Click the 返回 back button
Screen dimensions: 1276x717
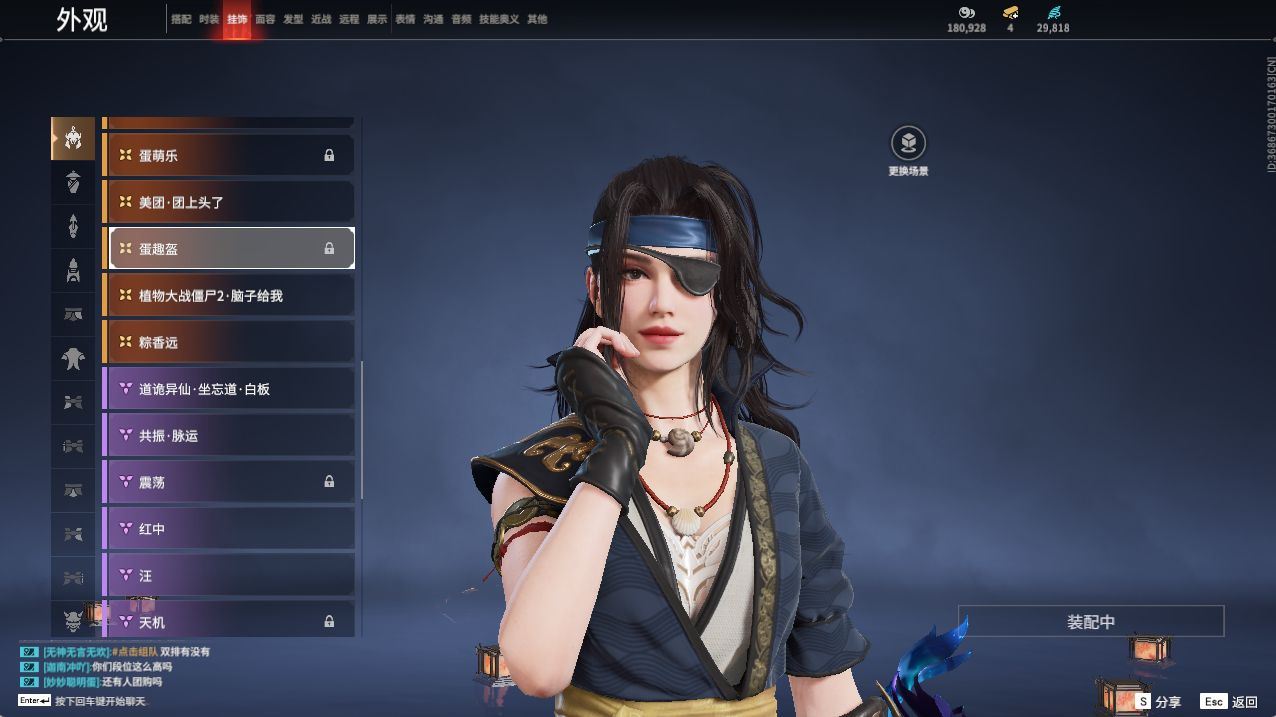coord(1230,702)
